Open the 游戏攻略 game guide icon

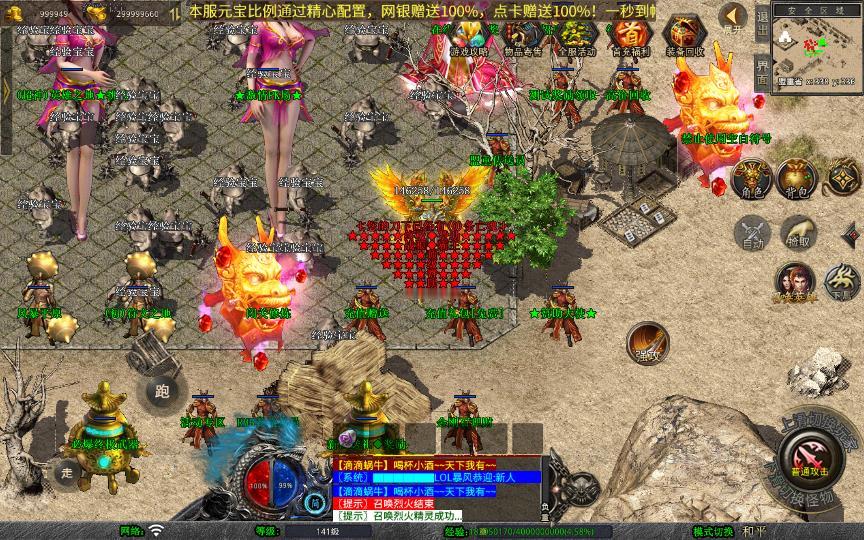pos(468,36)
